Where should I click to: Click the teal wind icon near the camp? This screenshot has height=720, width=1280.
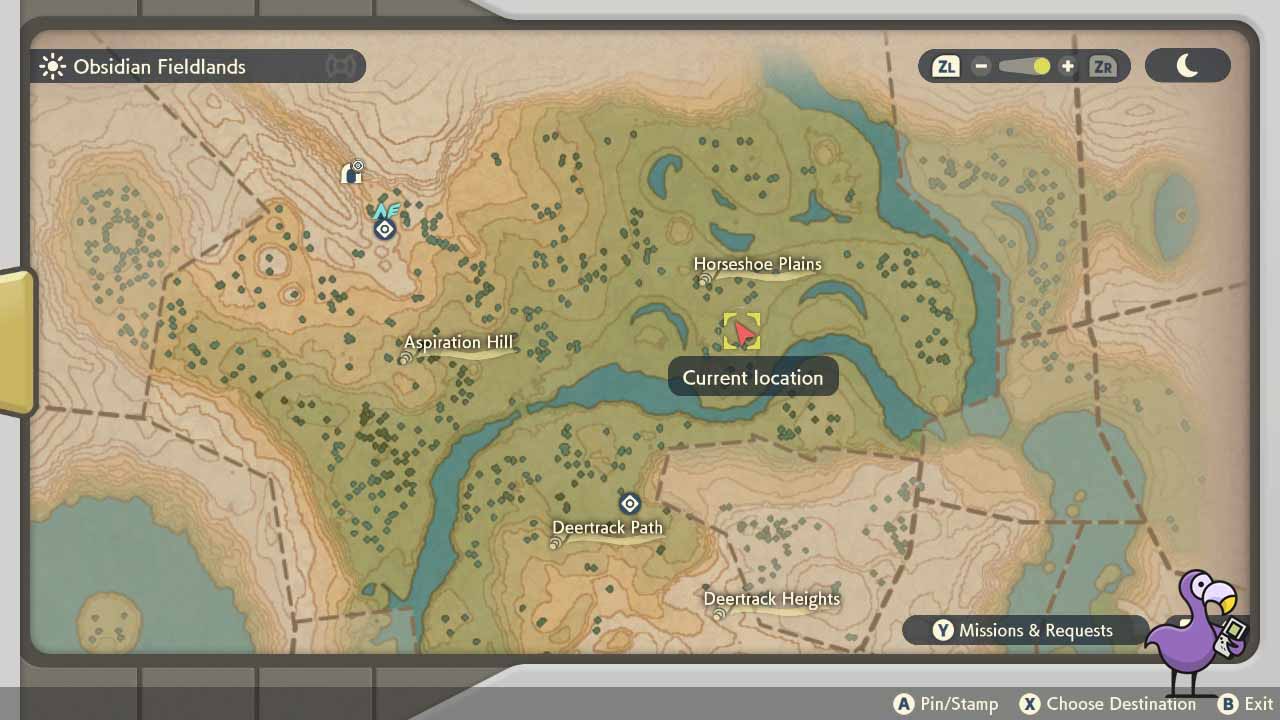[388, 211]
